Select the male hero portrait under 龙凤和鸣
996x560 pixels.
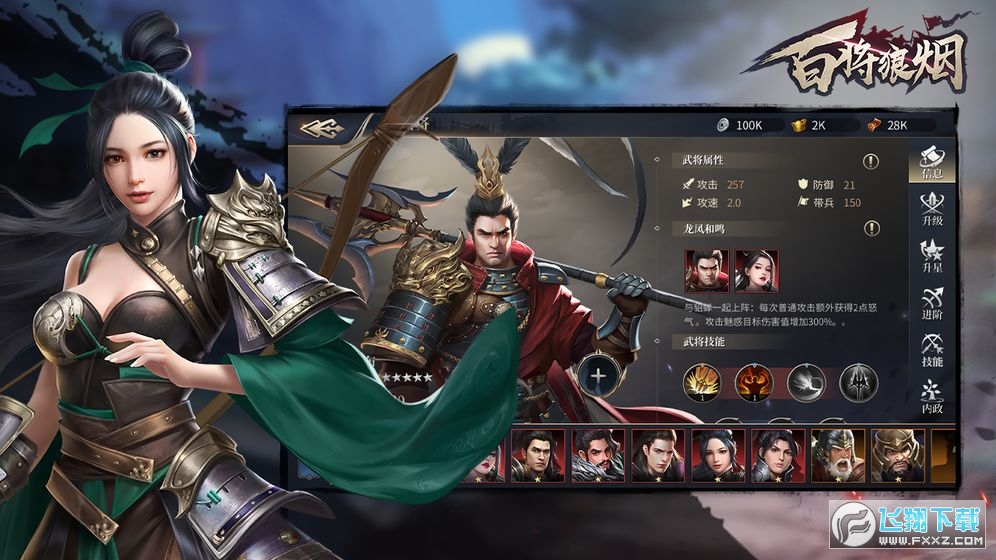706,270
